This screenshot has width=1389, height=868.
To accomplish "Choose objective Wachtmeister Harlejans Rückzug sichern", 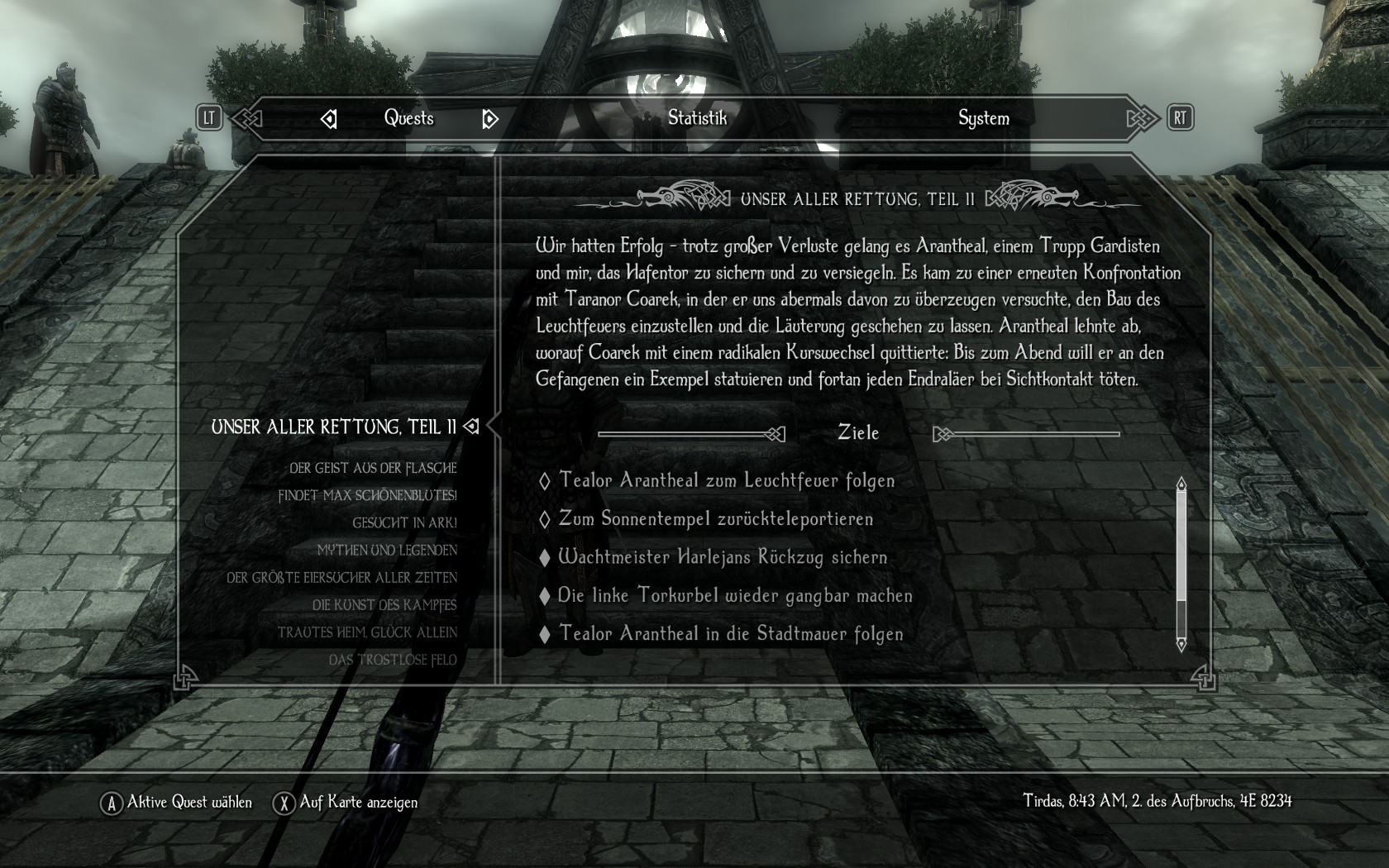I will point(723,557).
